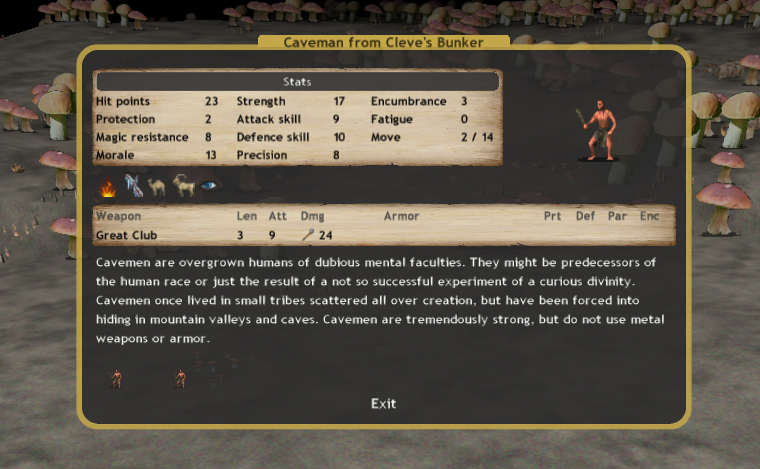Screen dimensions: 760x469
Task: Click the camel ability icon
Action: [x=158, y=186]
